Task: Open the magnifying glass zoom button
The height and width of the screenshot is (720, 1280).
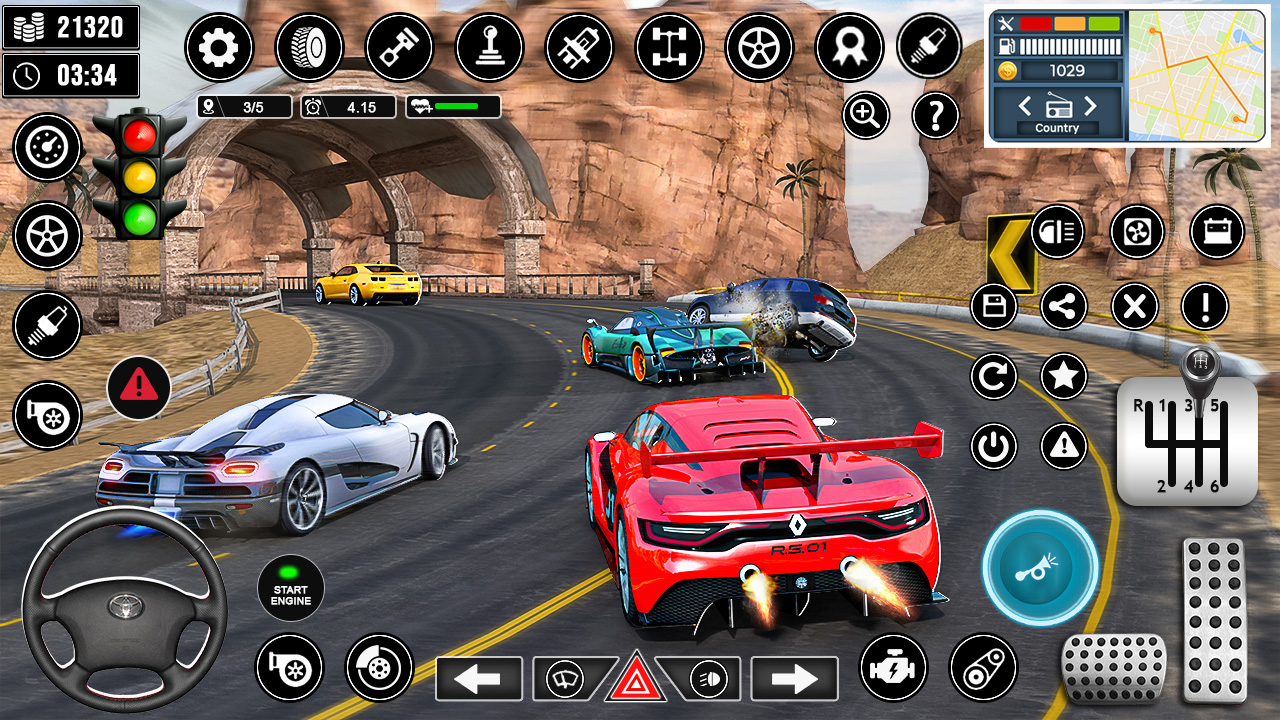Action: pyautogui.click(x=866, y=116)
